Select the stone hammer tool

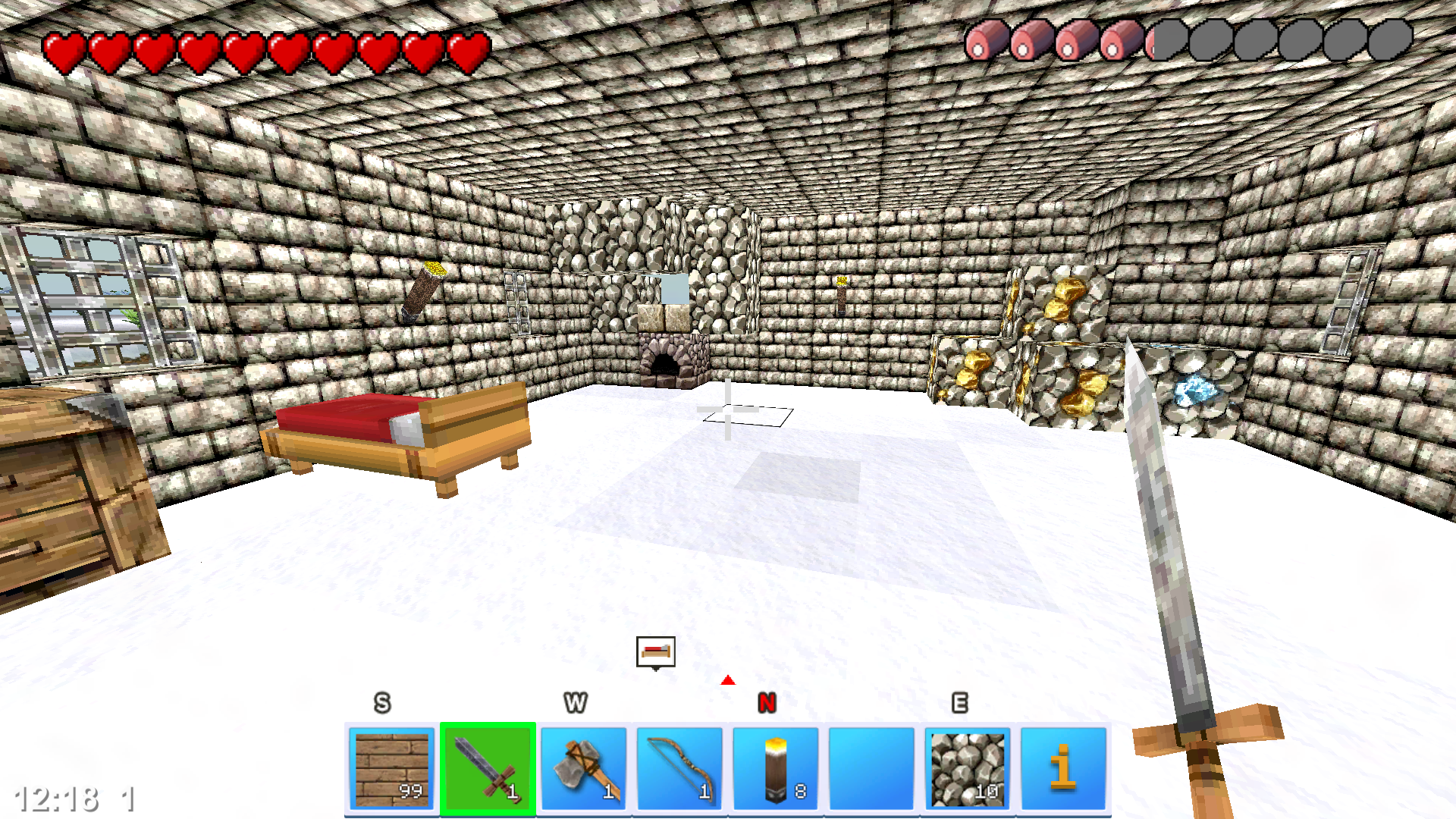point(583,766)
